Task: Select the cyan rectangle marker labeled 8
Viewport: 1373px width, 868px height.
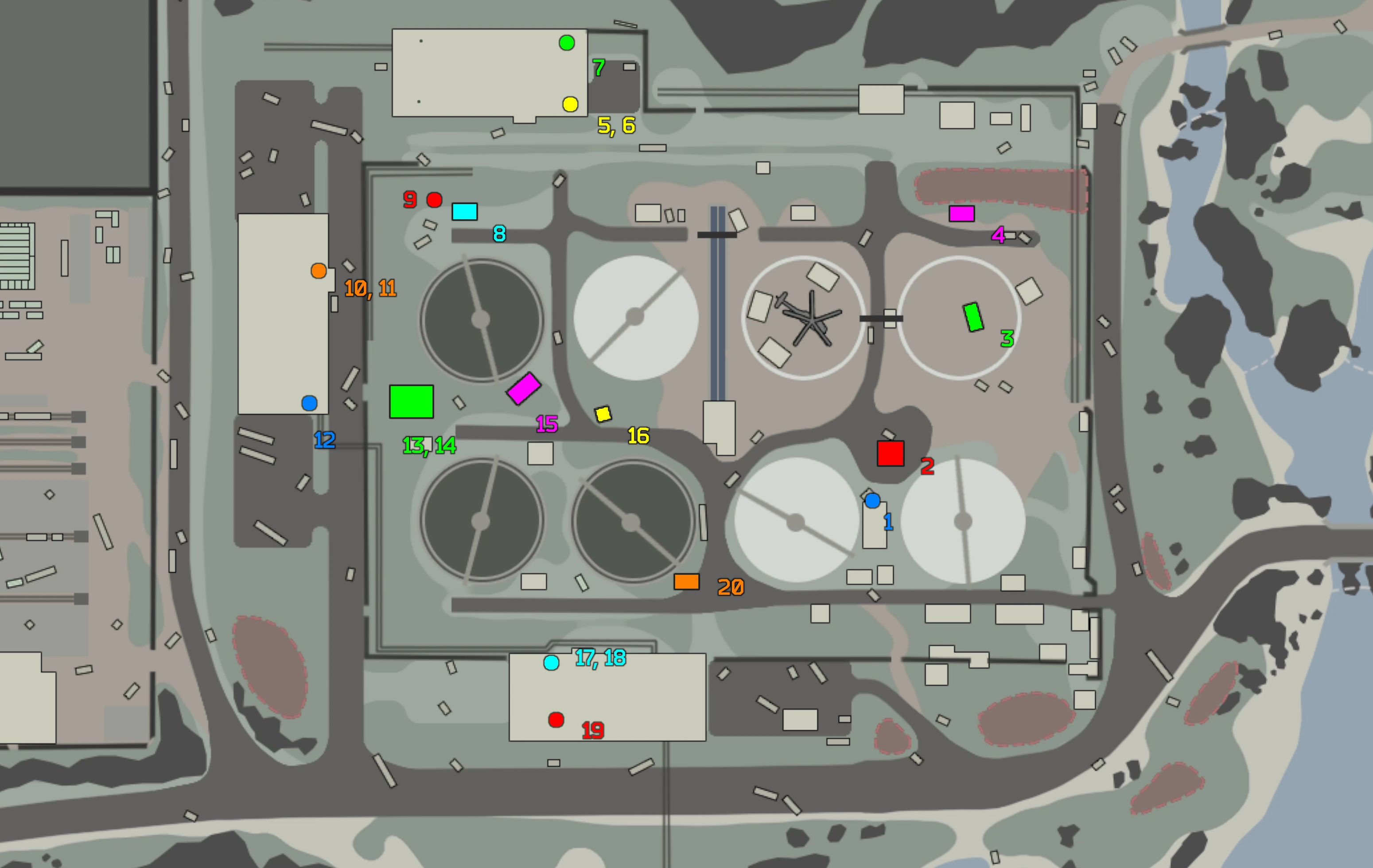Action: pyautogui.click(x=465, y=211)
